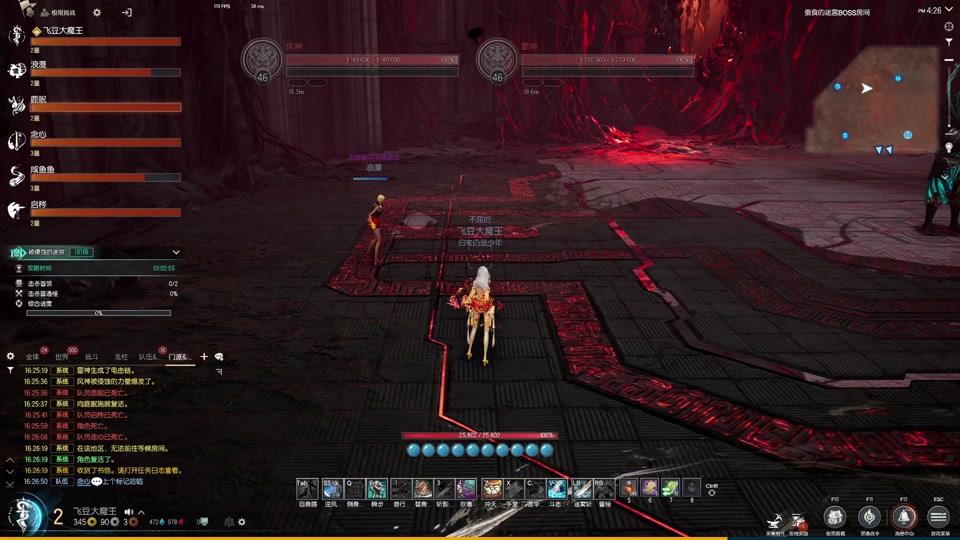
Task: Open the gathering and crafting anvil icon
Action: click(x=774, y=519)
